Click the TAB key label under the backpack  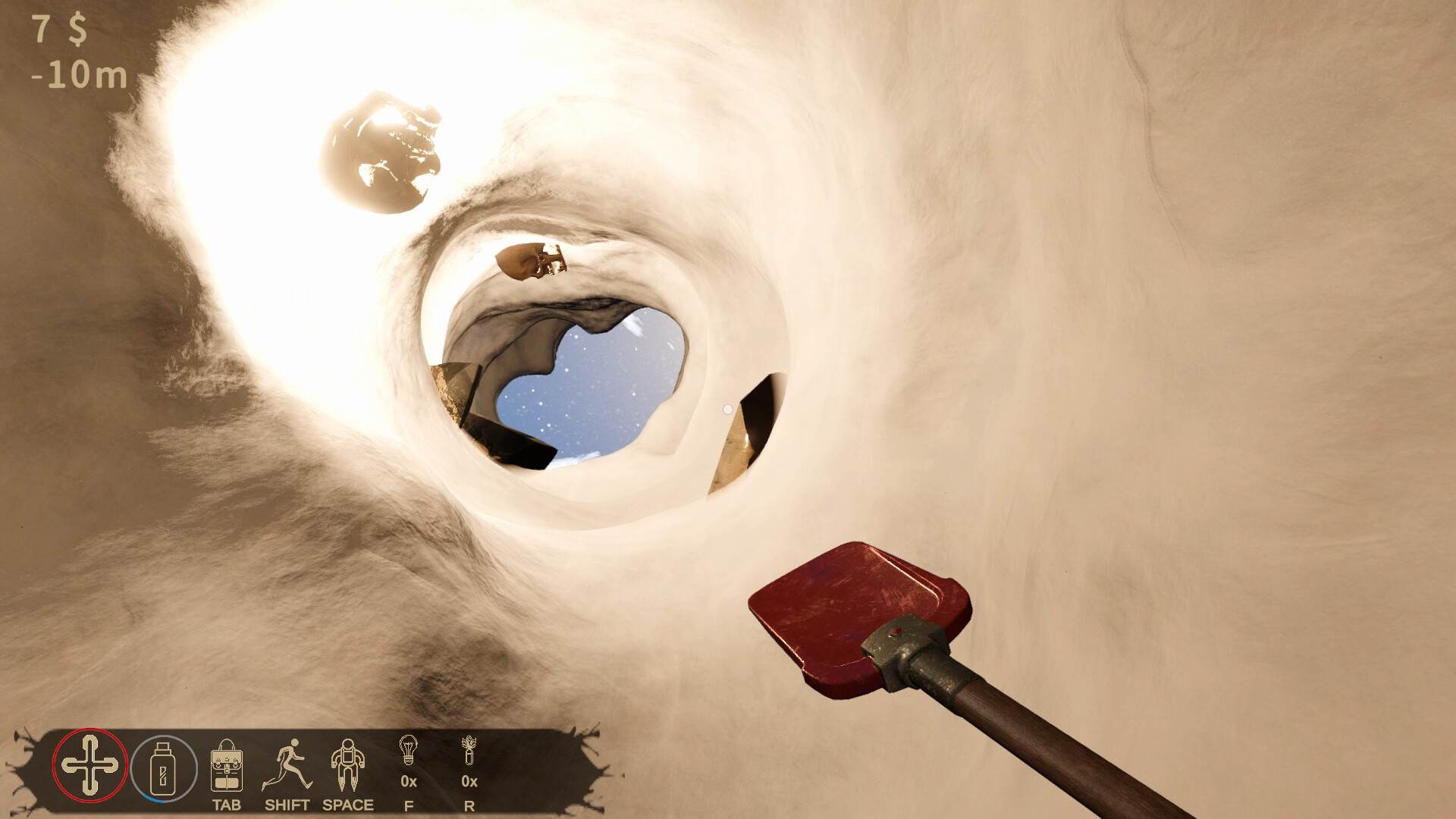pyautogui.click(x=226, y=805)
